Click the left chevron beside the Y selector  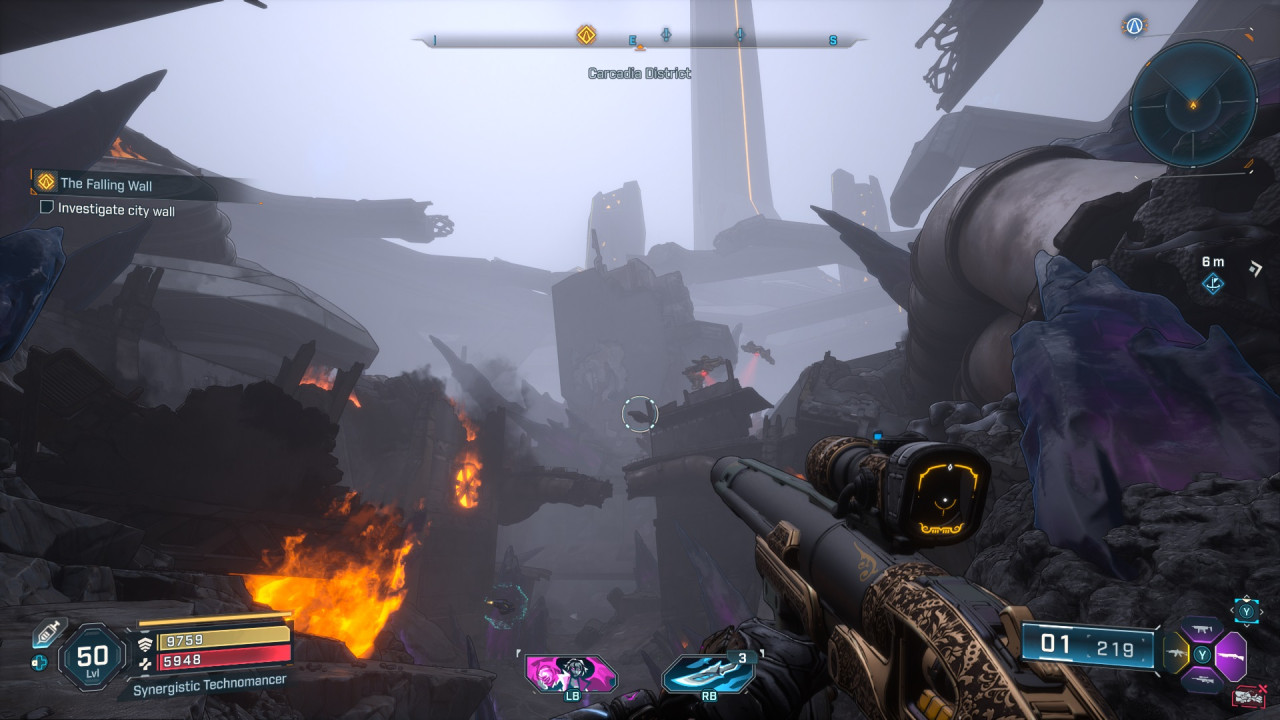click(1232, 610)
